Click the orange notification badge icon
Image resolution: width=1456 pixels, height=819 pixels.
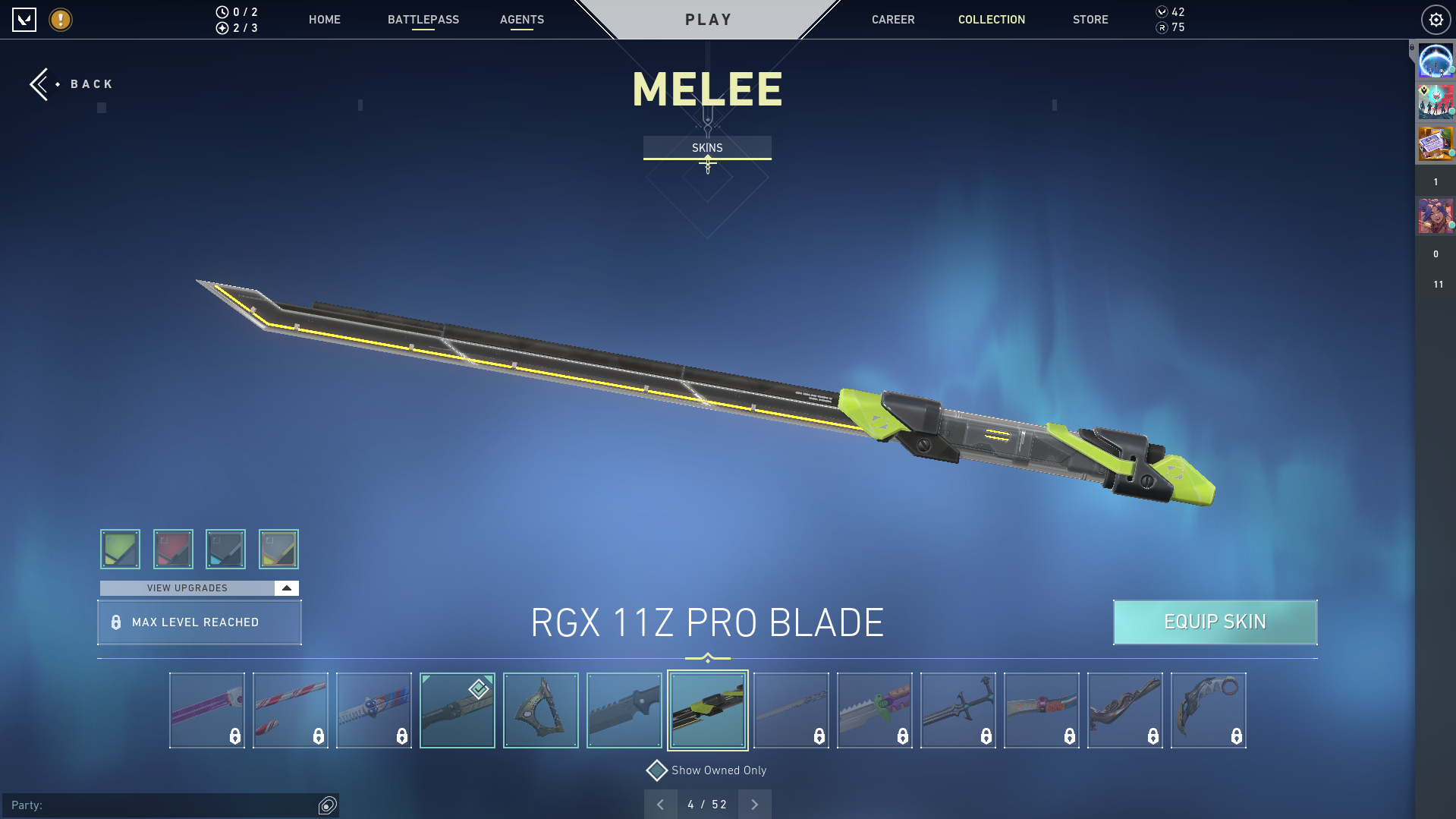pyautogui.click(x=60, y=20)
